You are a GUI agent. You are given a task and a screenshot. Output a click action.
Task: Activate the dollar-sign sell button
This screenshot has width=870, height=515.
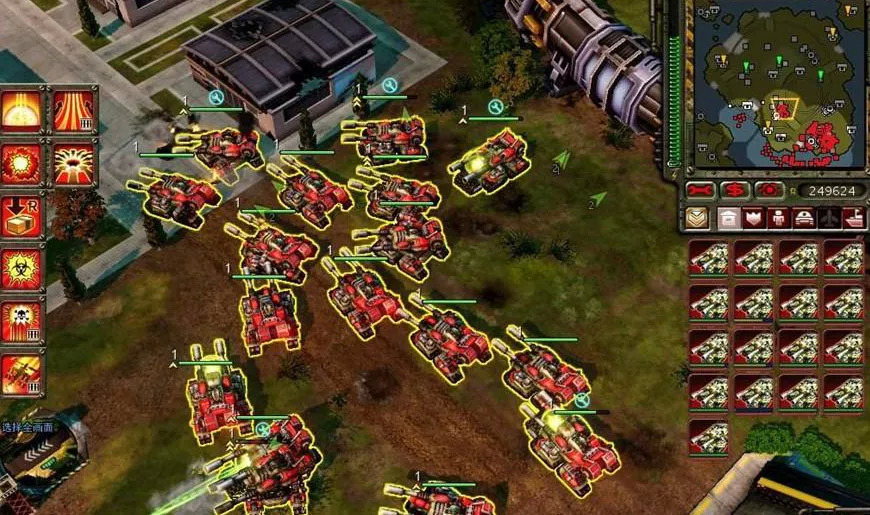[x=735, y=189]
